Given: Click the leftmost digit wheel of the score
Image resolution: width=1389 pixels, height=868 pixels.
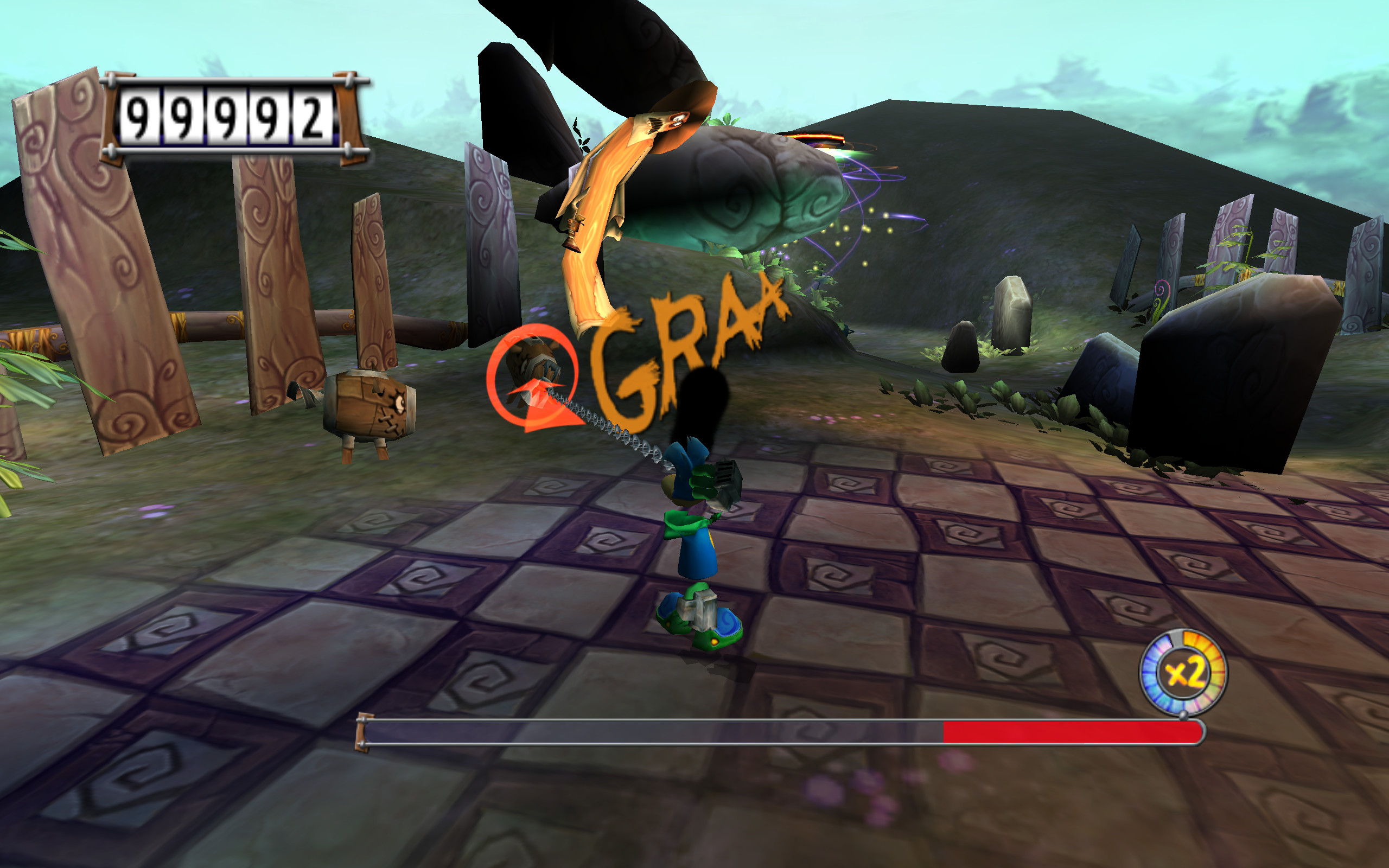Looking at the screenshot, I should pyautogui.click(x=139, y=115).
